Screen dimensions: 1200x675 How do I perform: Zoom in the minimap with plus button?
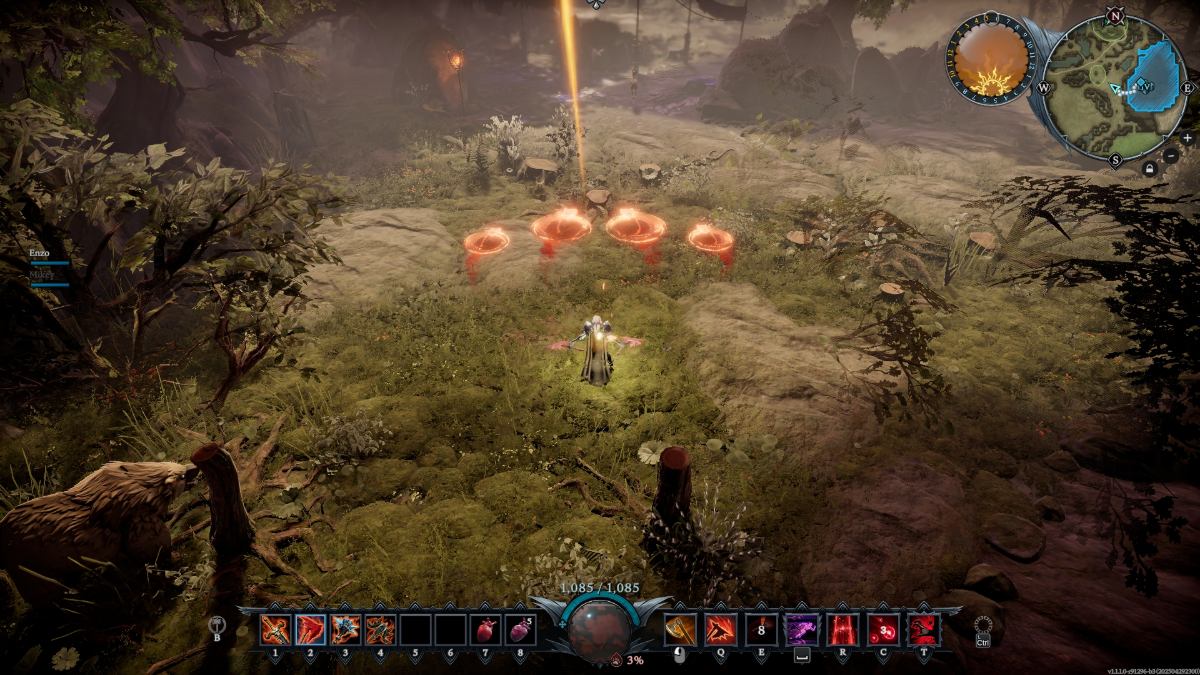click(x=1187, y=138)
